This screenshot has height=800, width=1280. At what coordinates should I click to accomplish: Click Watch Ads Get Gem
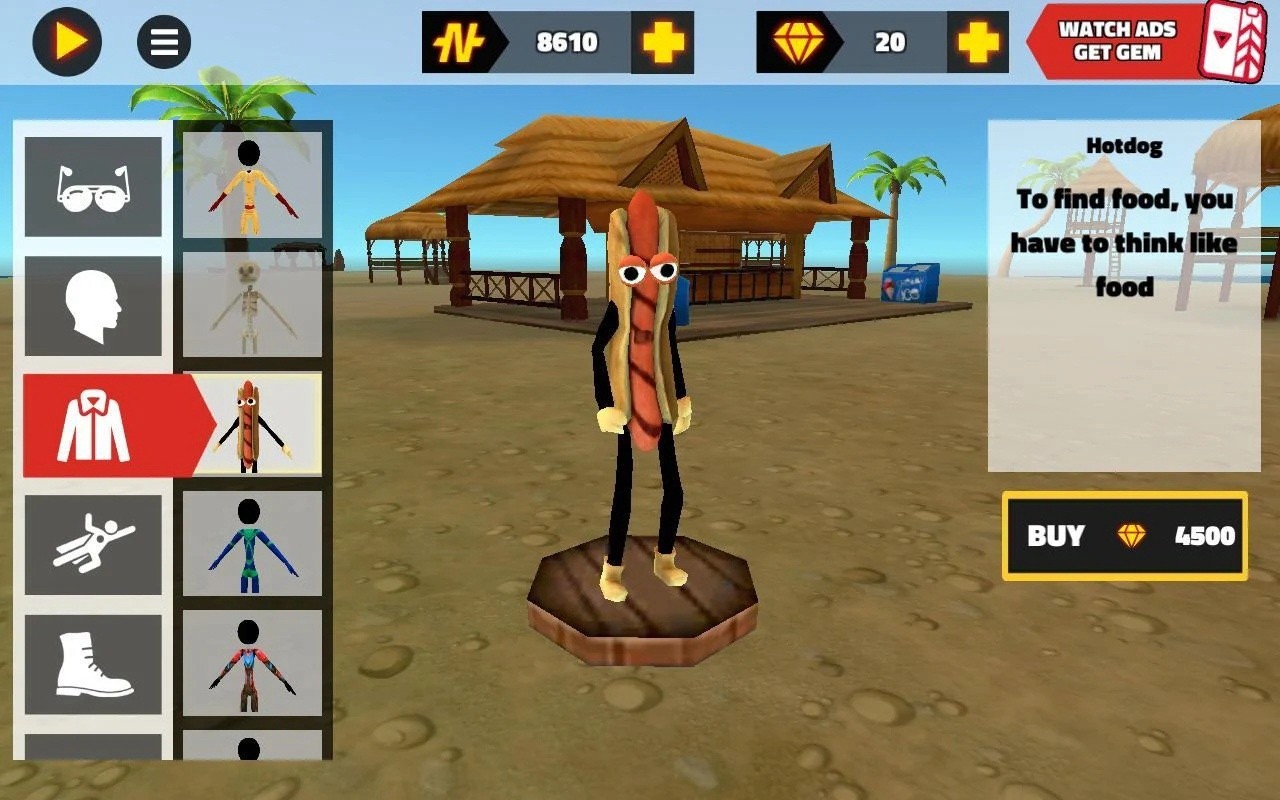(1113, 42)
